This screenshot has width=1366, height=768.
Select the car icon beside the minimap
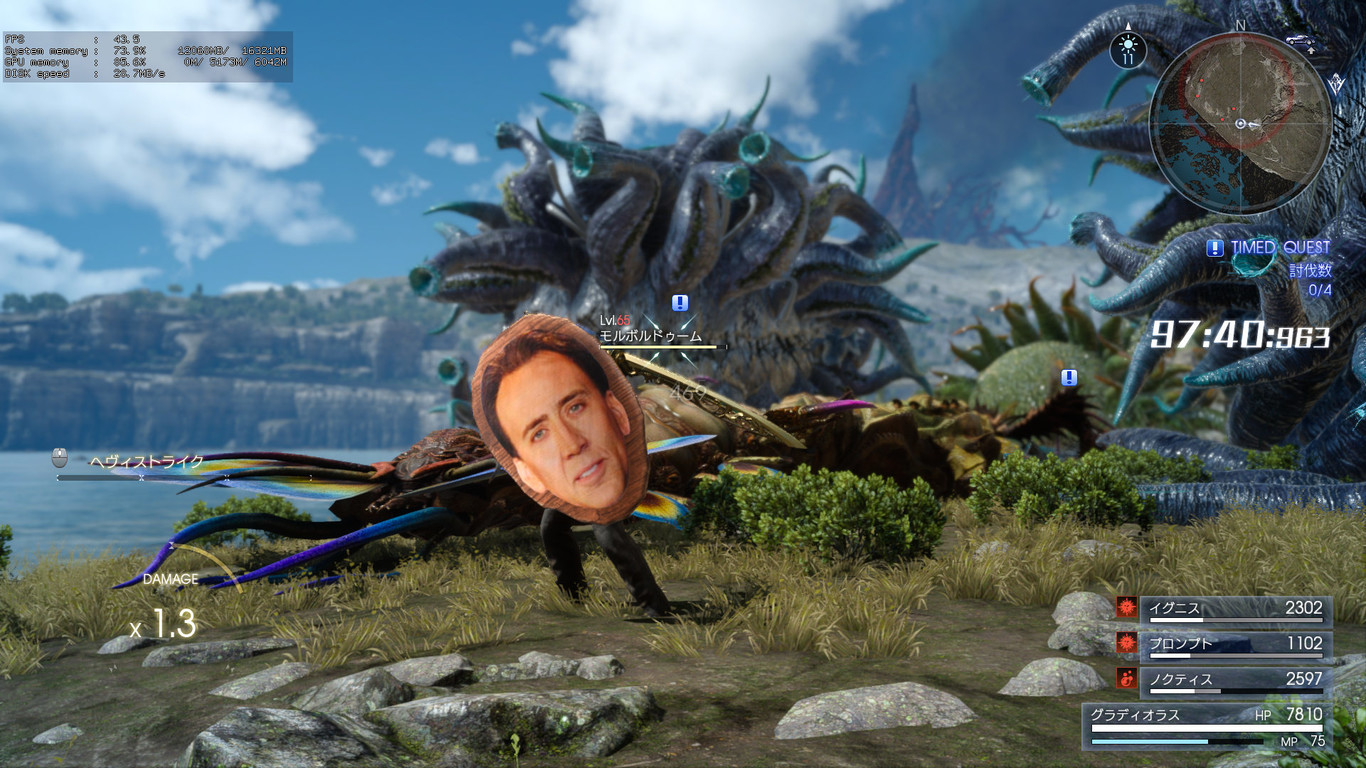pyautogui.click(x=1300, y=40)
